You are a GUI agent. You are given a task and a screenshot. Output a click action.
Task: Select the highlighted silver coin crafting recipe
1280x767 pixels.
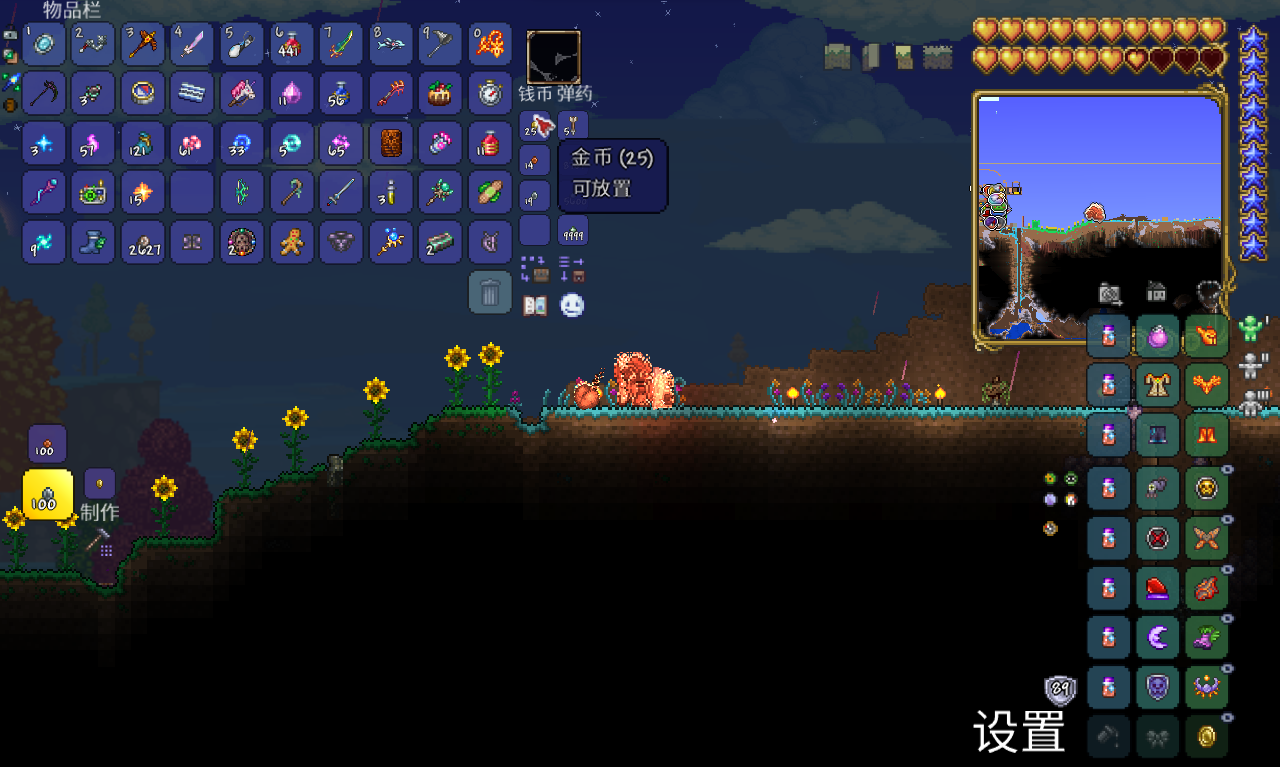[47, 494]
